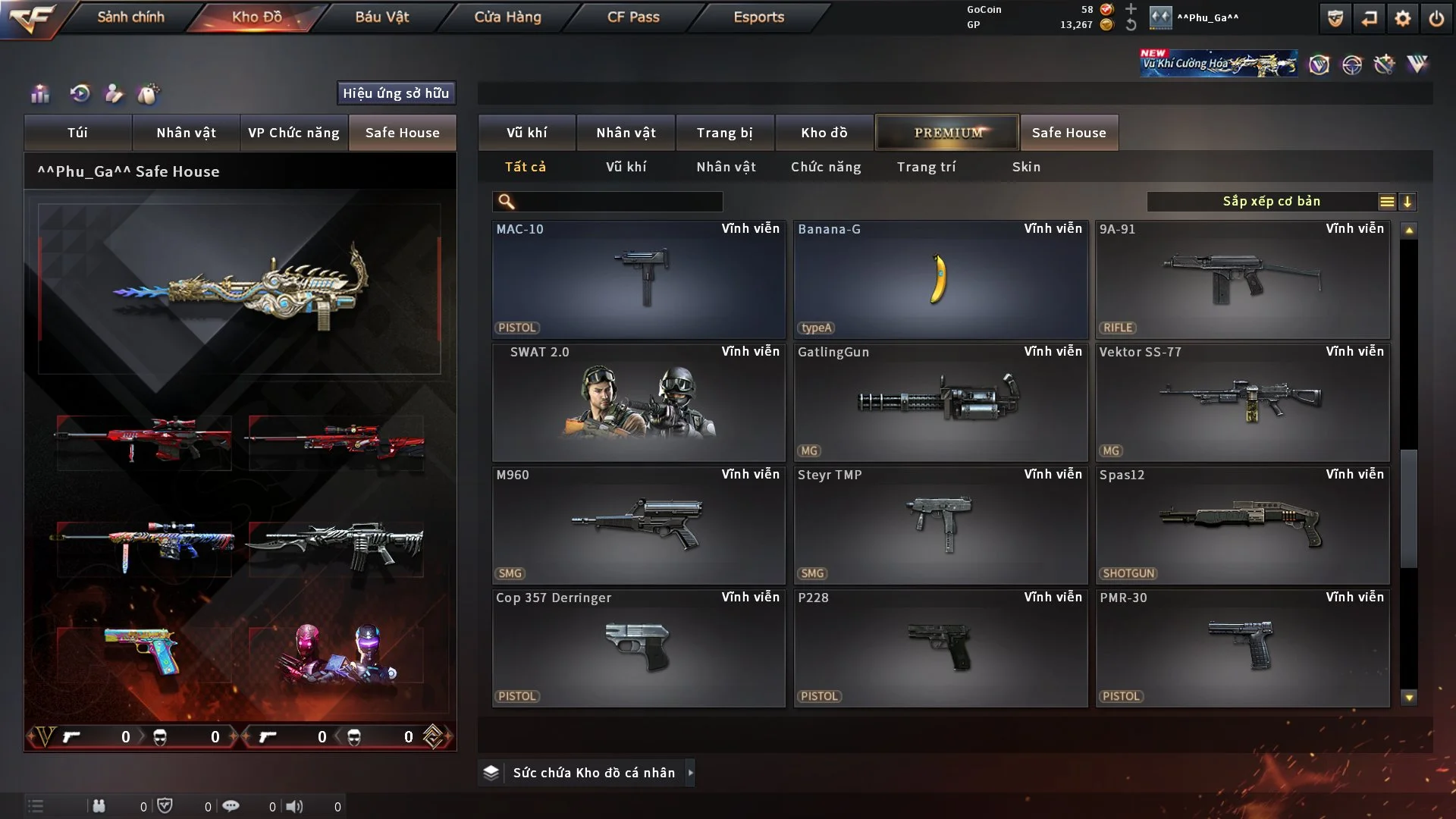
Task: Open the Sắp xếp cơ bản sort dropdown
Action: (1271, 202)
